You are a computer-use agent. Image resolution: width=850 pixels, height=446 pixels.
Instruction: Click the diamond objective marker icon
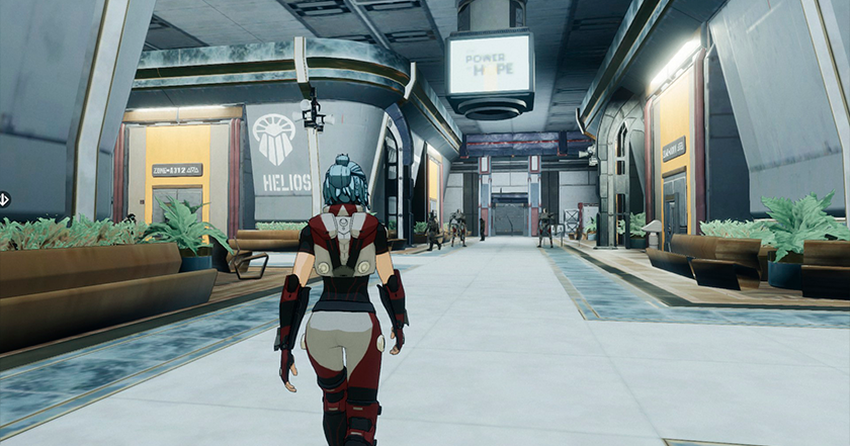click(x=3, y=198)
